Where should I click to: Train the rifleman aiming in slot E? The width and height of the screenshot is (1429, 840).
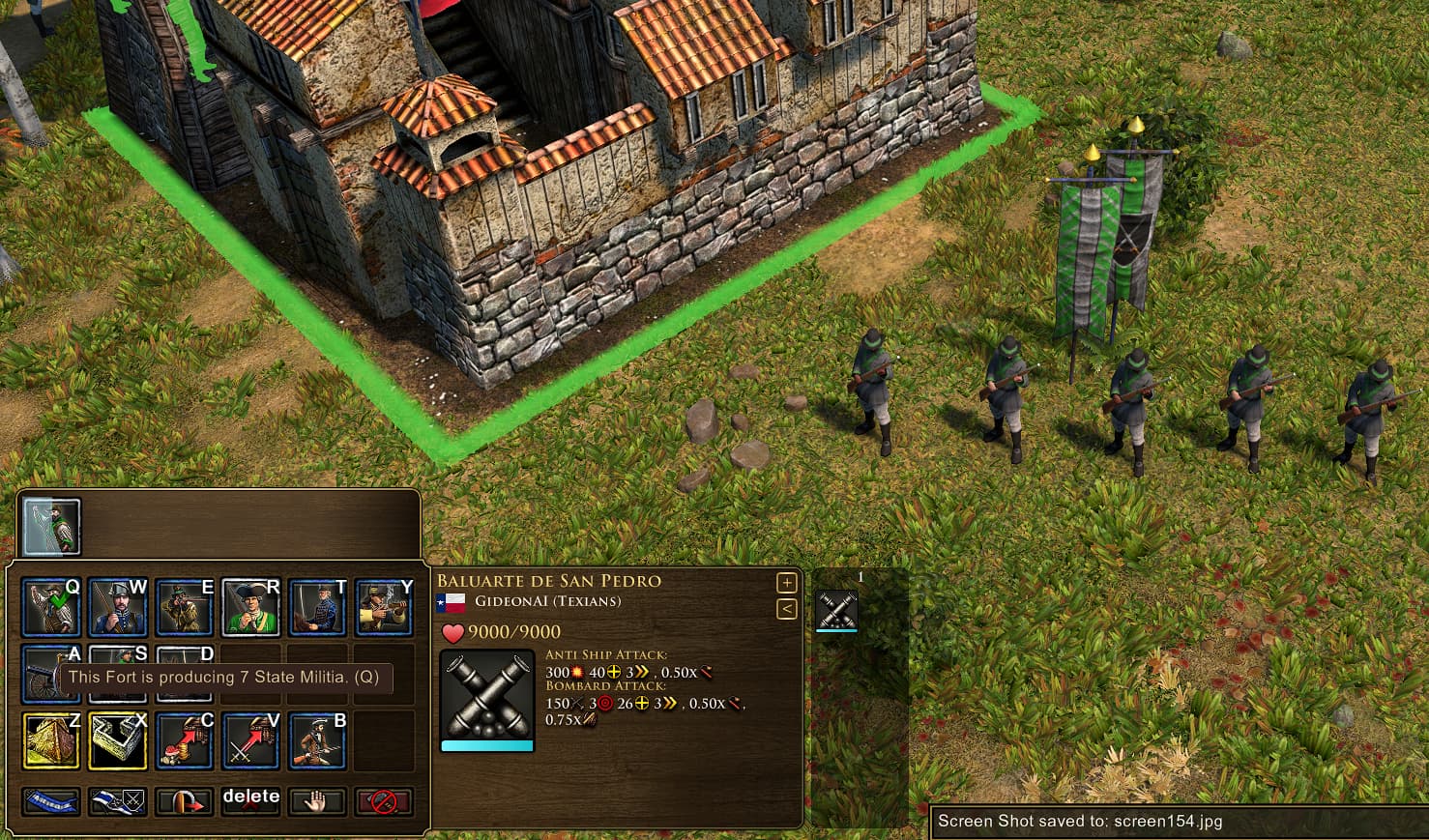tap(184, 607)
